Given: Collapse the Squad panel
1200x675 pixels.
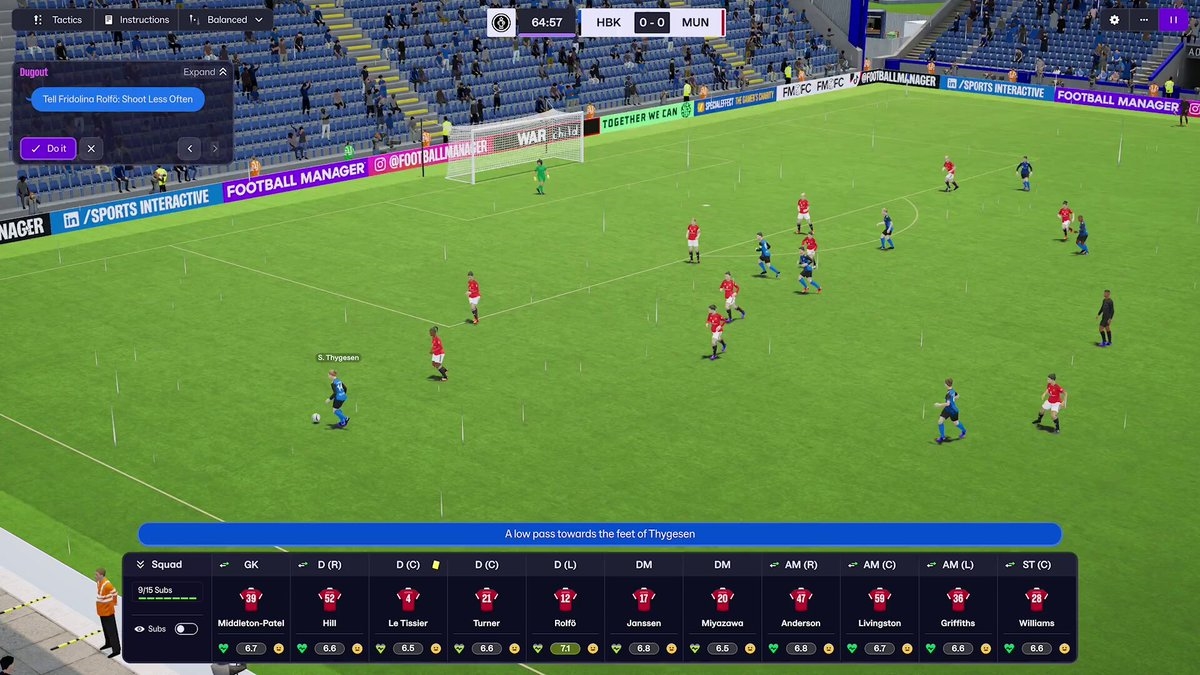Looking at the screenshot, I should [x=141, y=565].
